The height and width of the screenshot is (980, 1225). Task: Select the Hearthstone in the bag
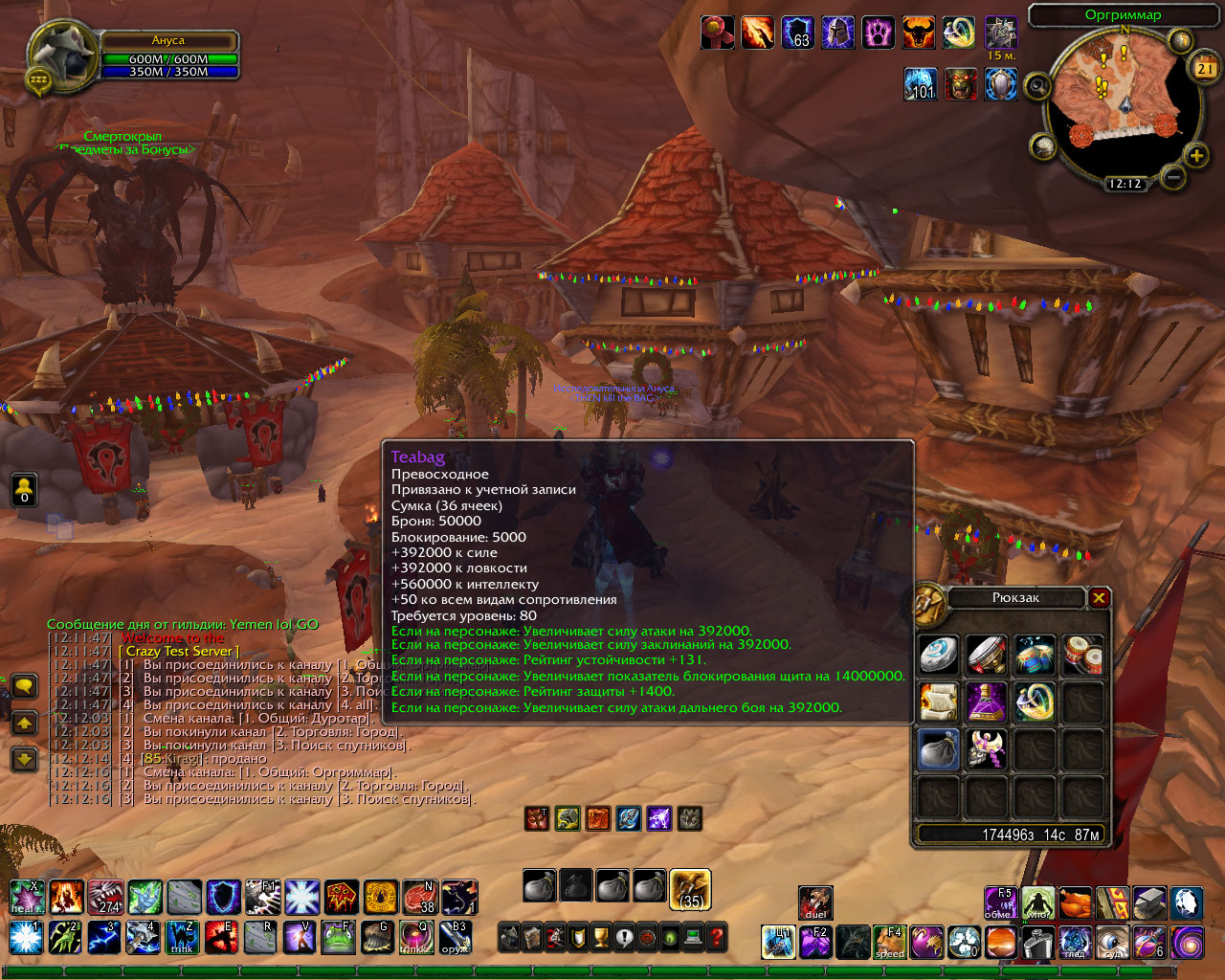pyautogui.click(x=938, y=656)
